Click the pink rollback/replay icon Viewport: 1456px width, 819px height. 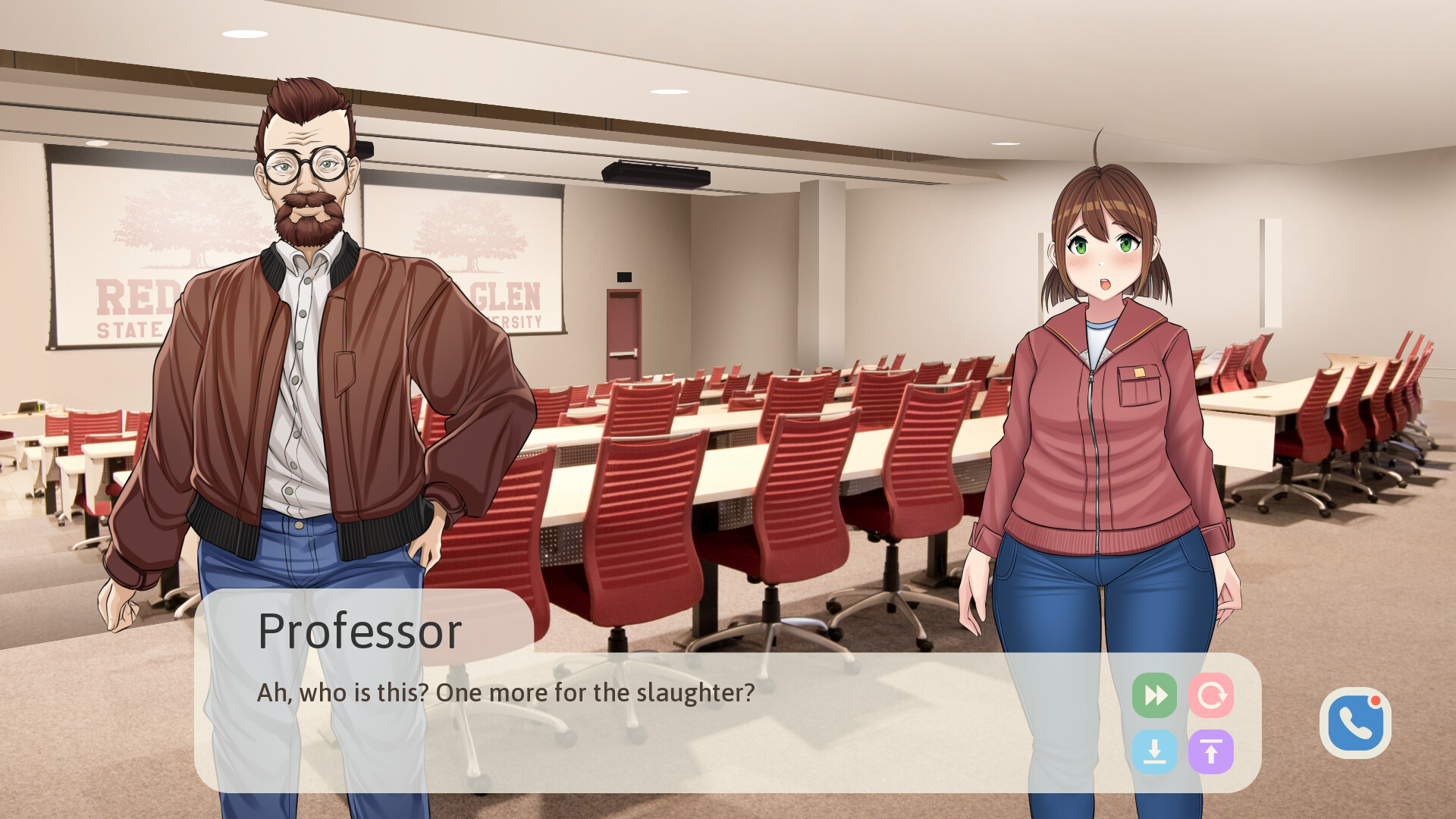click(1212, 695)
